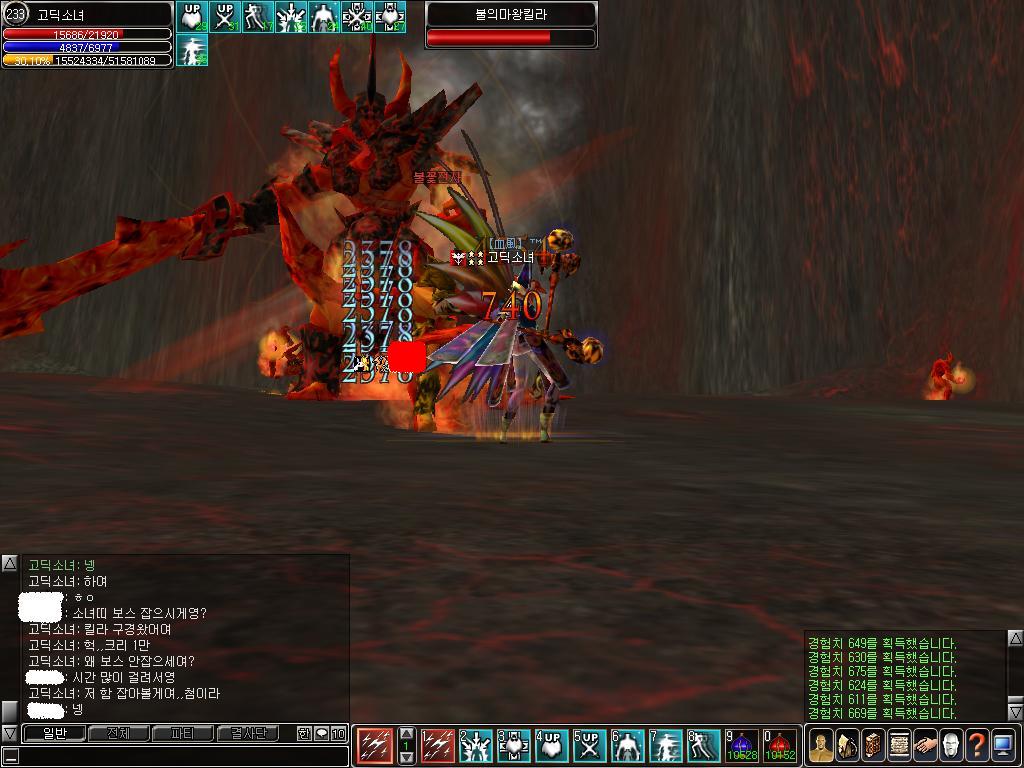Use the red potion in slot 0
The image size is (1024, 768).
coord(779,746)
